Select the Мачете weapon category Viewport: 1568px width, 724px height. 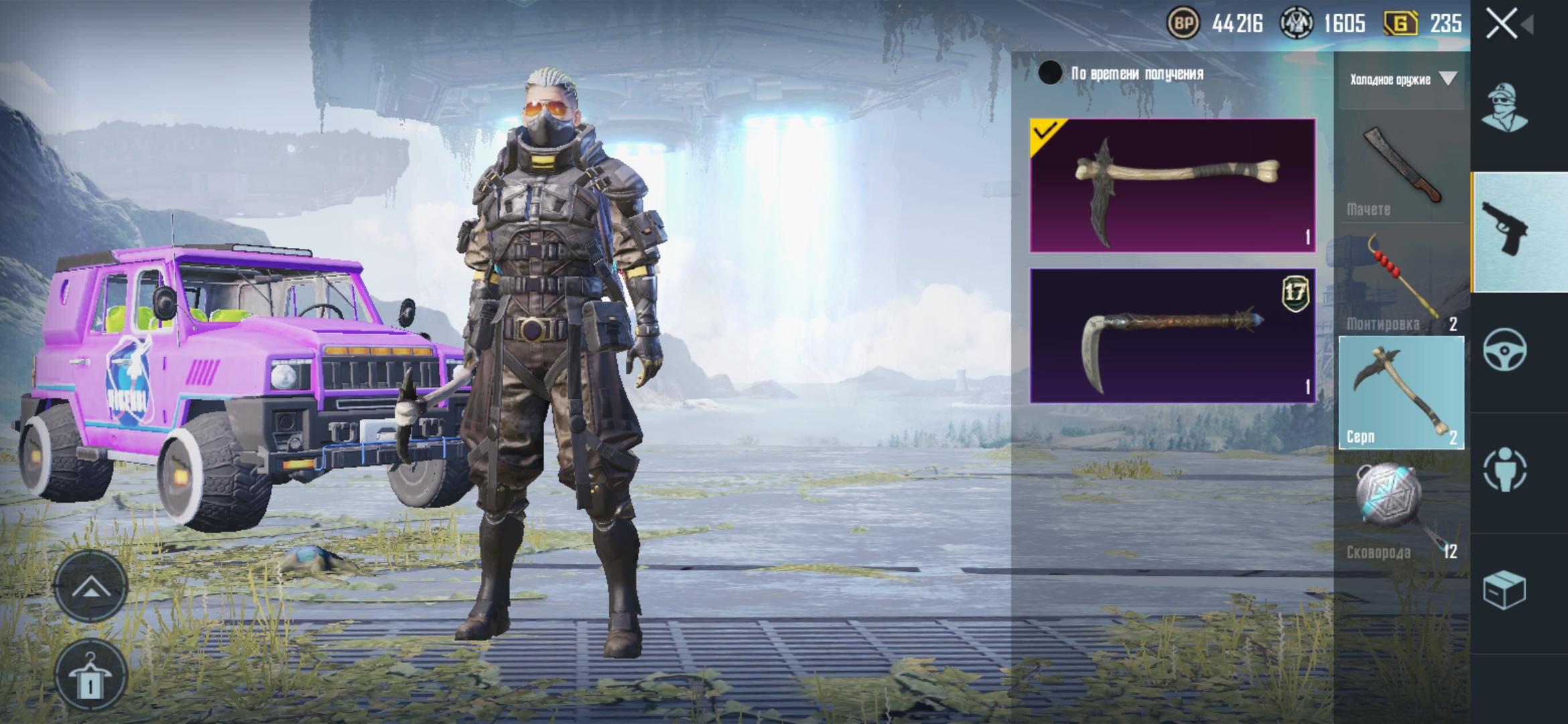click(1401, 168)
